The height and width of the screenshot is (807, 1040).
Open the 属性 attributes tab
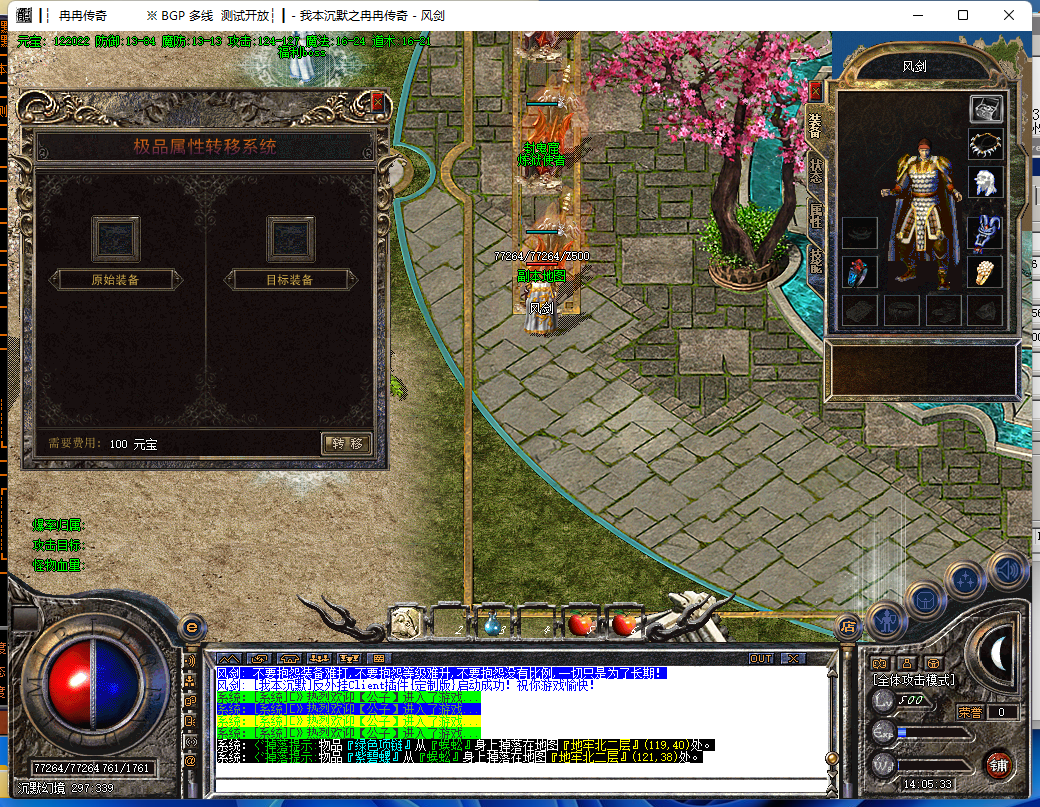(x=816, y=216)
